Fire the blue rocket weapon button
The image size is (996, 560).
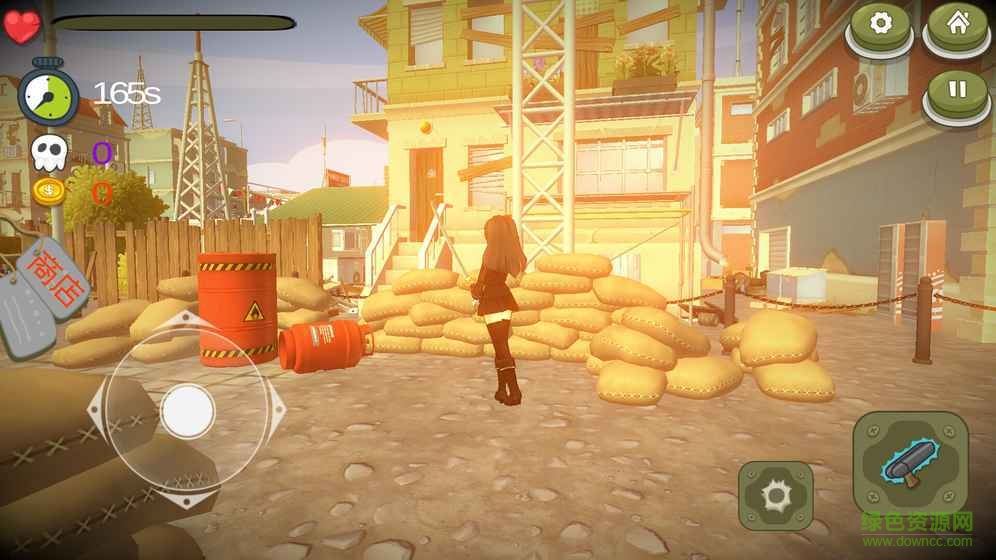point(909,461)
